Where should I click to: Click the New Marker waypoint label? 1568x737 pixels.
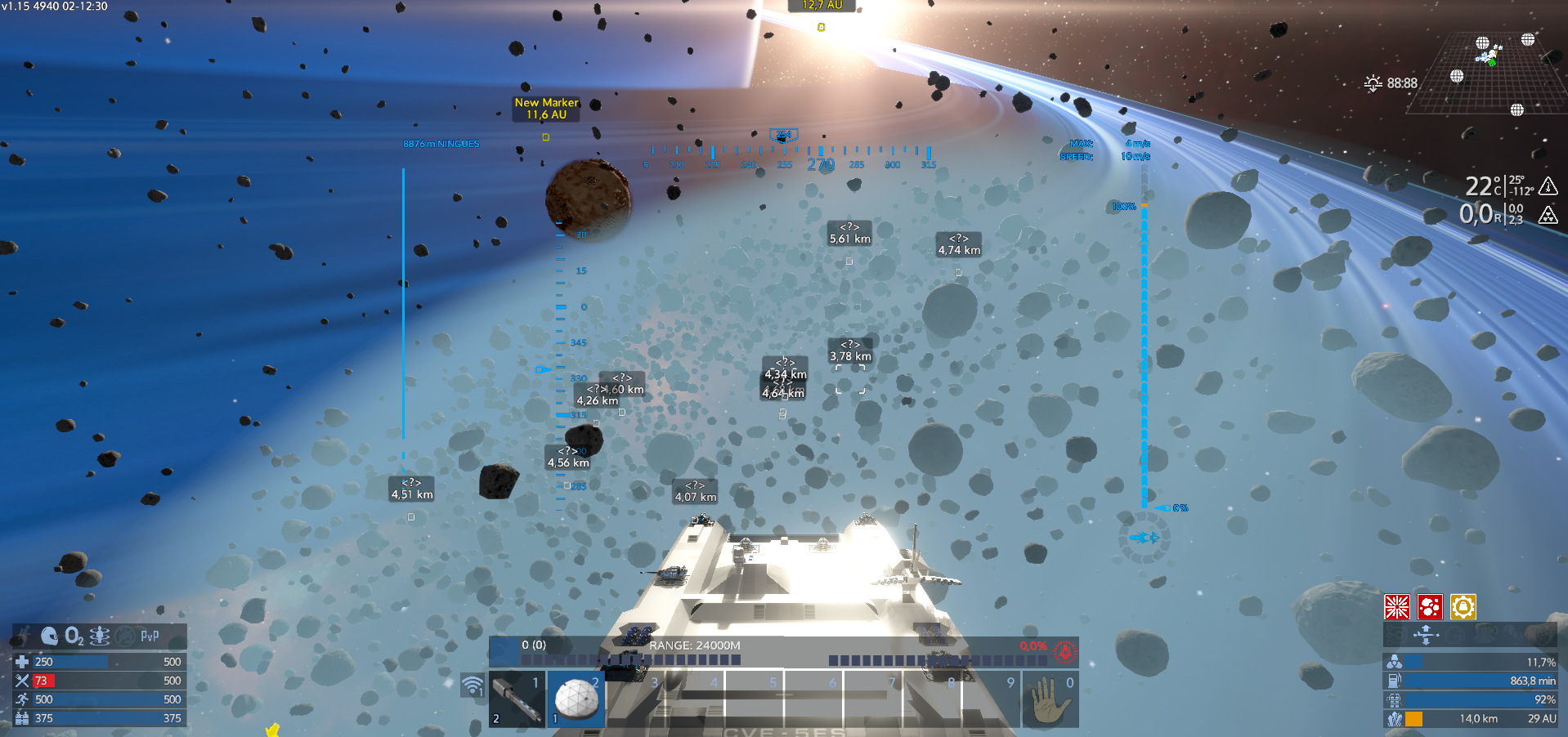pos(546,109)
